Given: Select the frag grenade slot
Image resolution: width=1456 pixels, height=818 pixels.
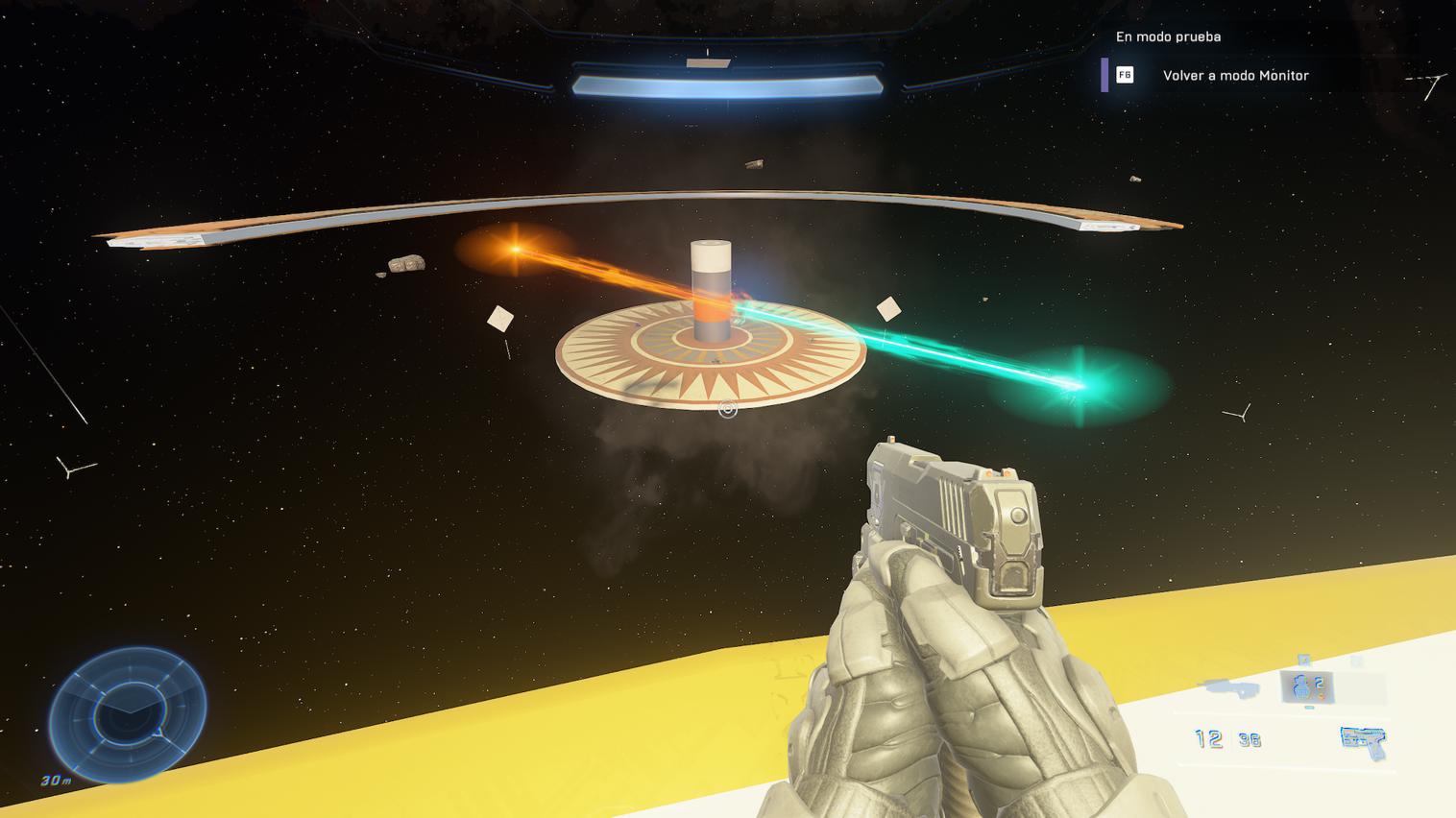Looking at the screenshot, I should tap(1307, 686).
